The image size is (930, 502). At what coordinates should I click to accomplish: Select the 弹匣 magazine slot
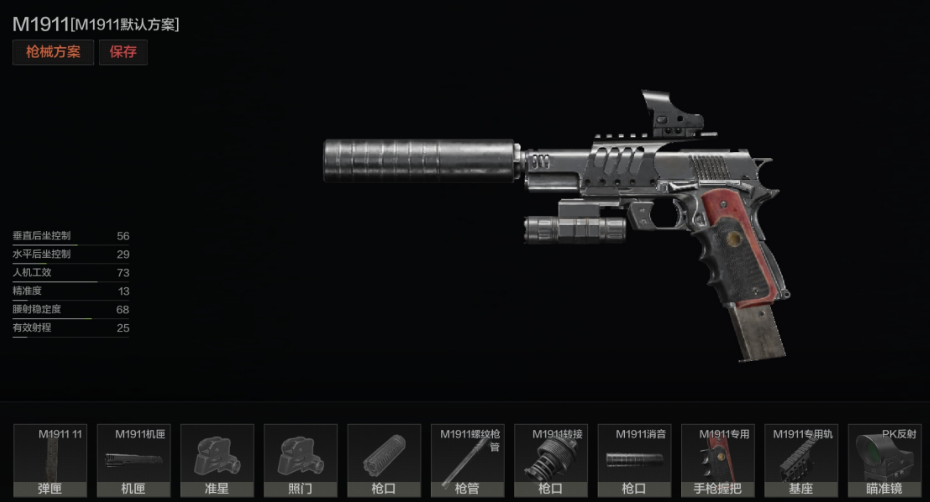tap(50, 461)
